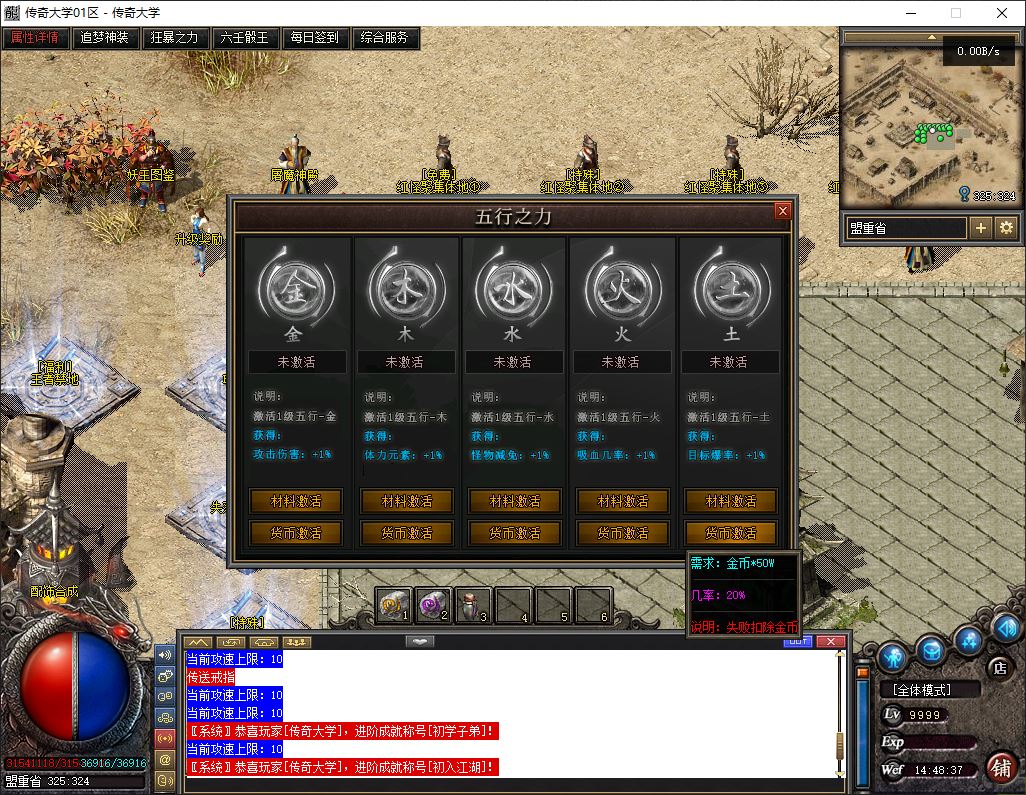Viewport: 1026px width, 795px height.
Task: Click 材料激活 under the 土 element
Action: click(x=731, y=501)
